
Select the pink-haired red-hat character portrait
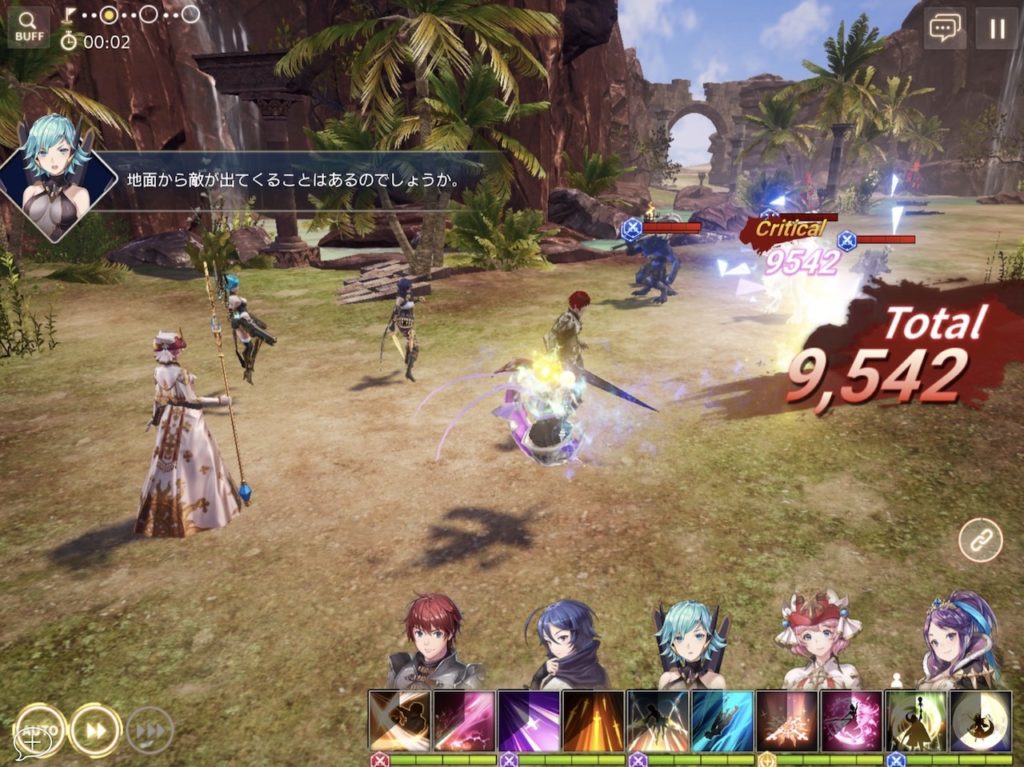[819, 640]
